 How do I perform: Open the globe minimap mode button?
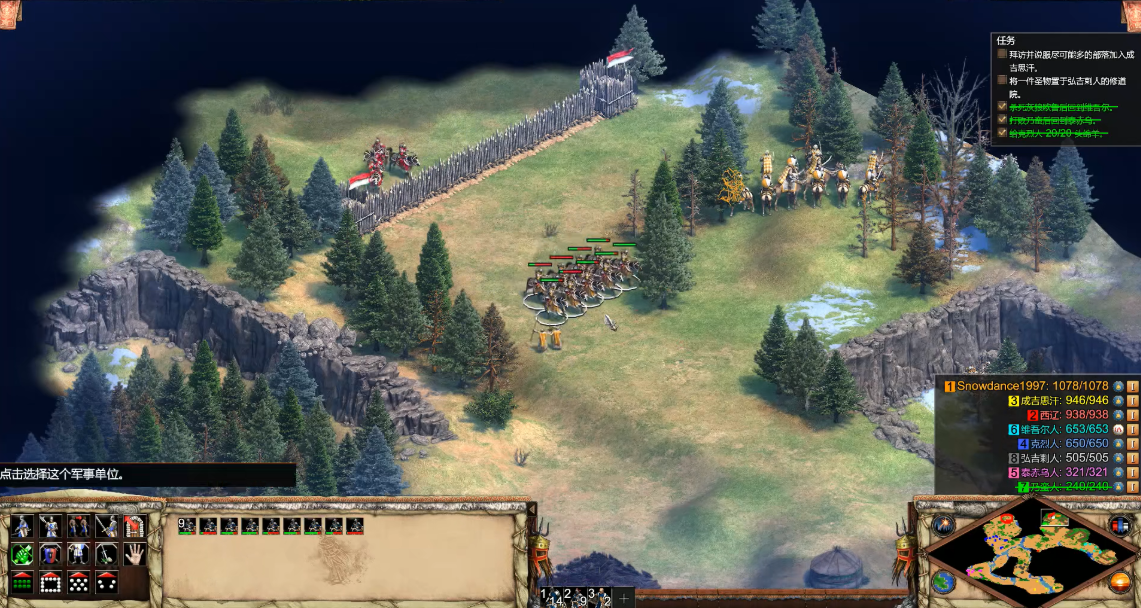[x=942, y=582]
